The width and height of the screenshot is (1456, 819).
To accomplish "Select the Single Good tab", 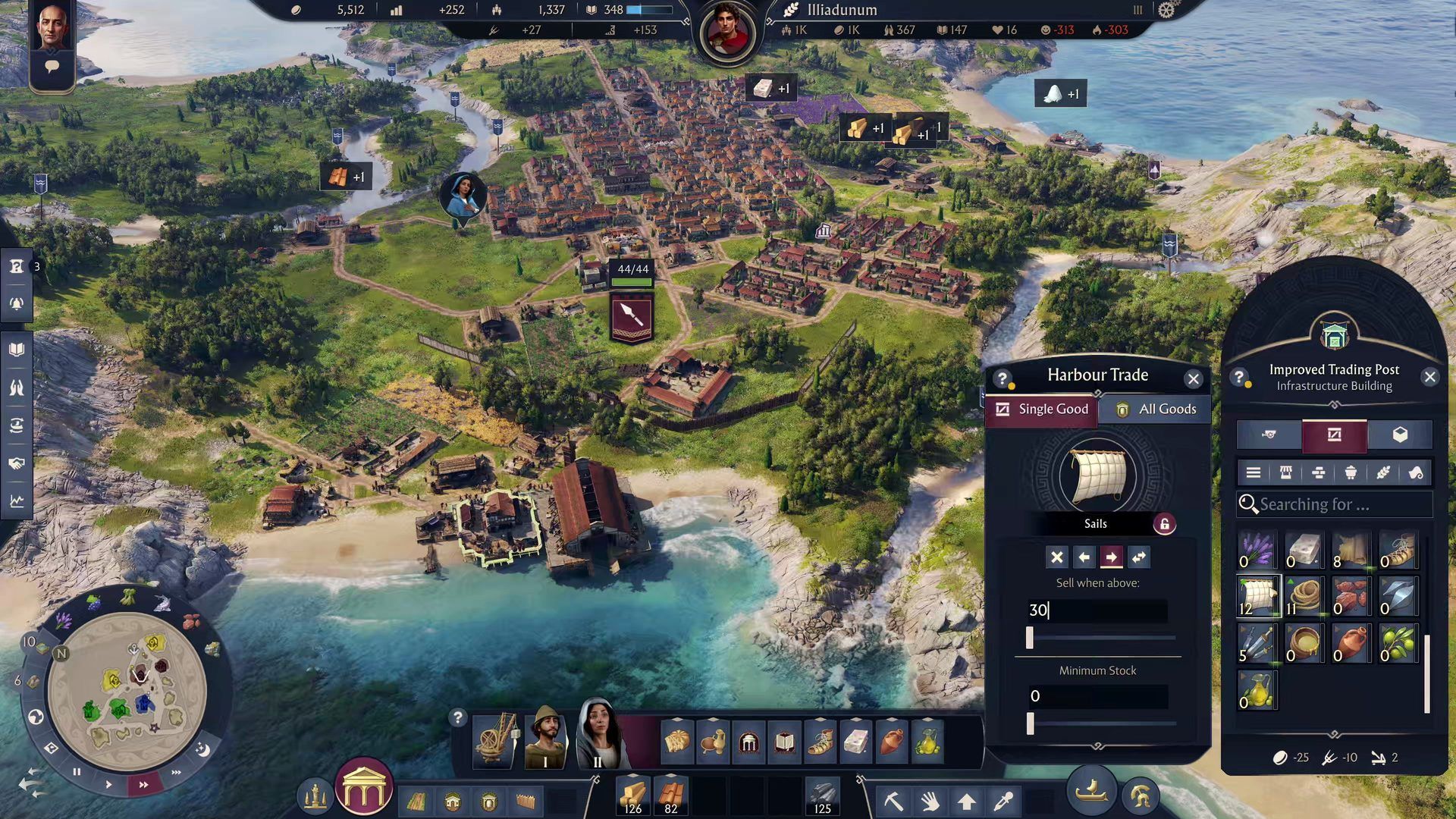I will click(x=1042, y=409).
